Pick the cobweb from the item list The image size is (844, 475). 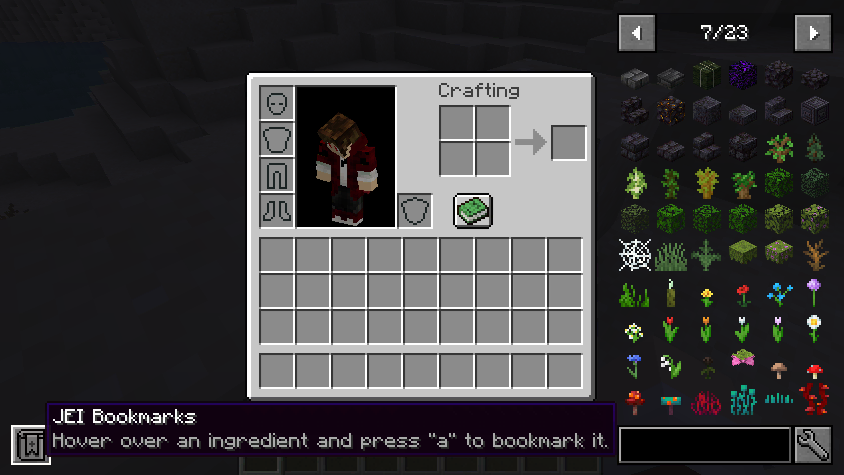634,255
